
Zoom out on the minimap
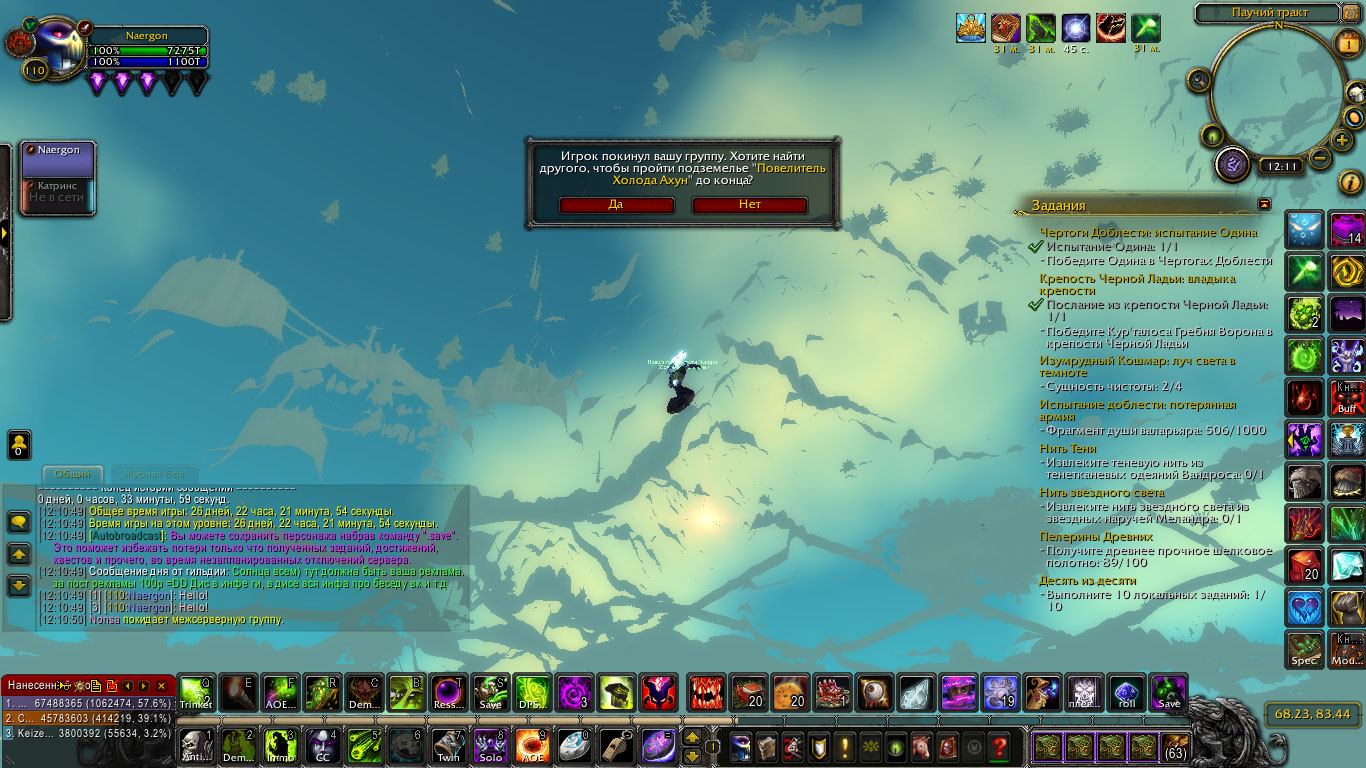click(1320, 158)
